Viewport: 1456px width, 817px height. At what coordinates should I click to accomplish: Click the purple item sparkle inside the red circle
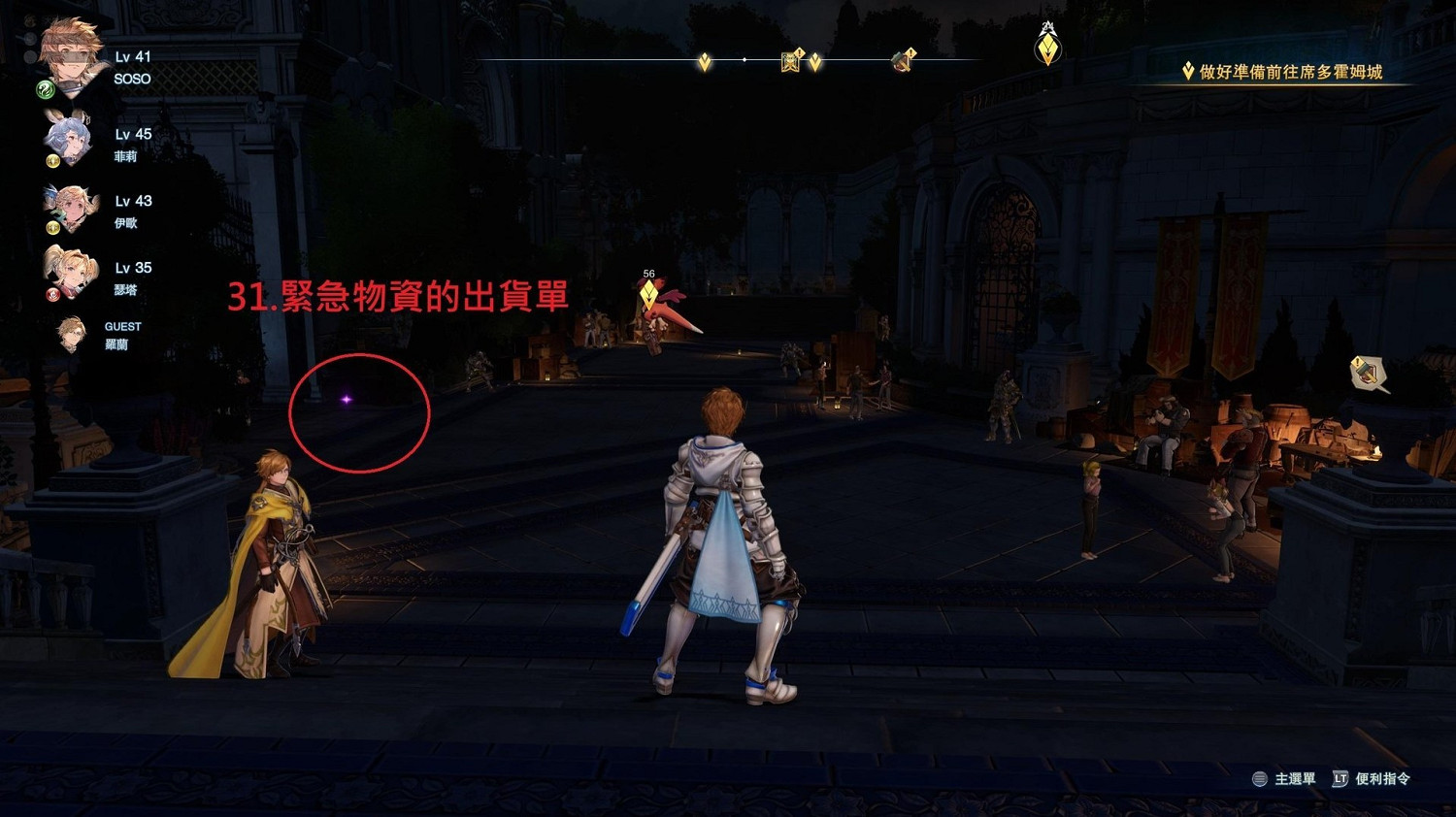347,399
